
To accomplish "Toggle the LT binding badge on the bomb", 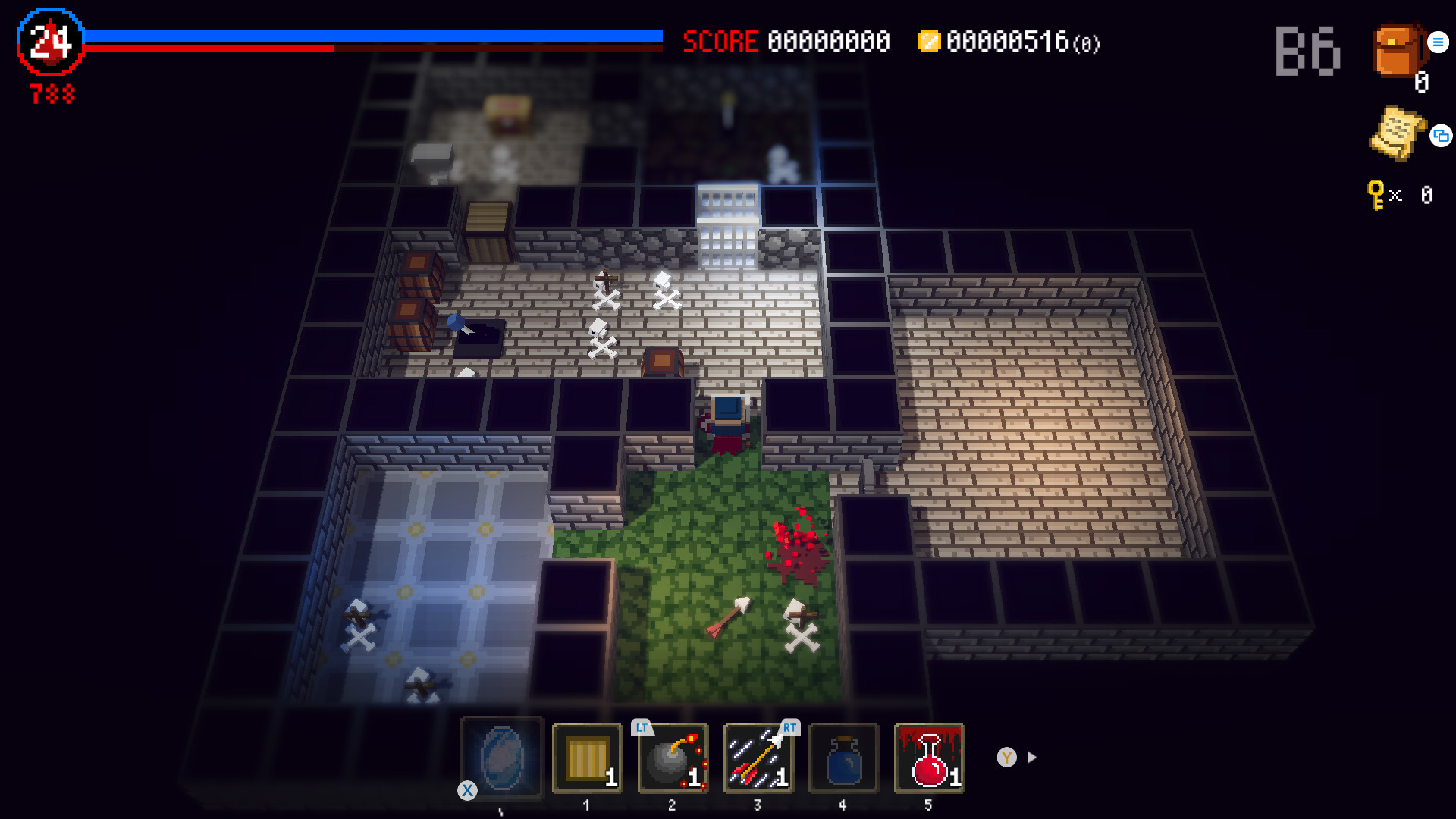I will click(x=642, y=726).
